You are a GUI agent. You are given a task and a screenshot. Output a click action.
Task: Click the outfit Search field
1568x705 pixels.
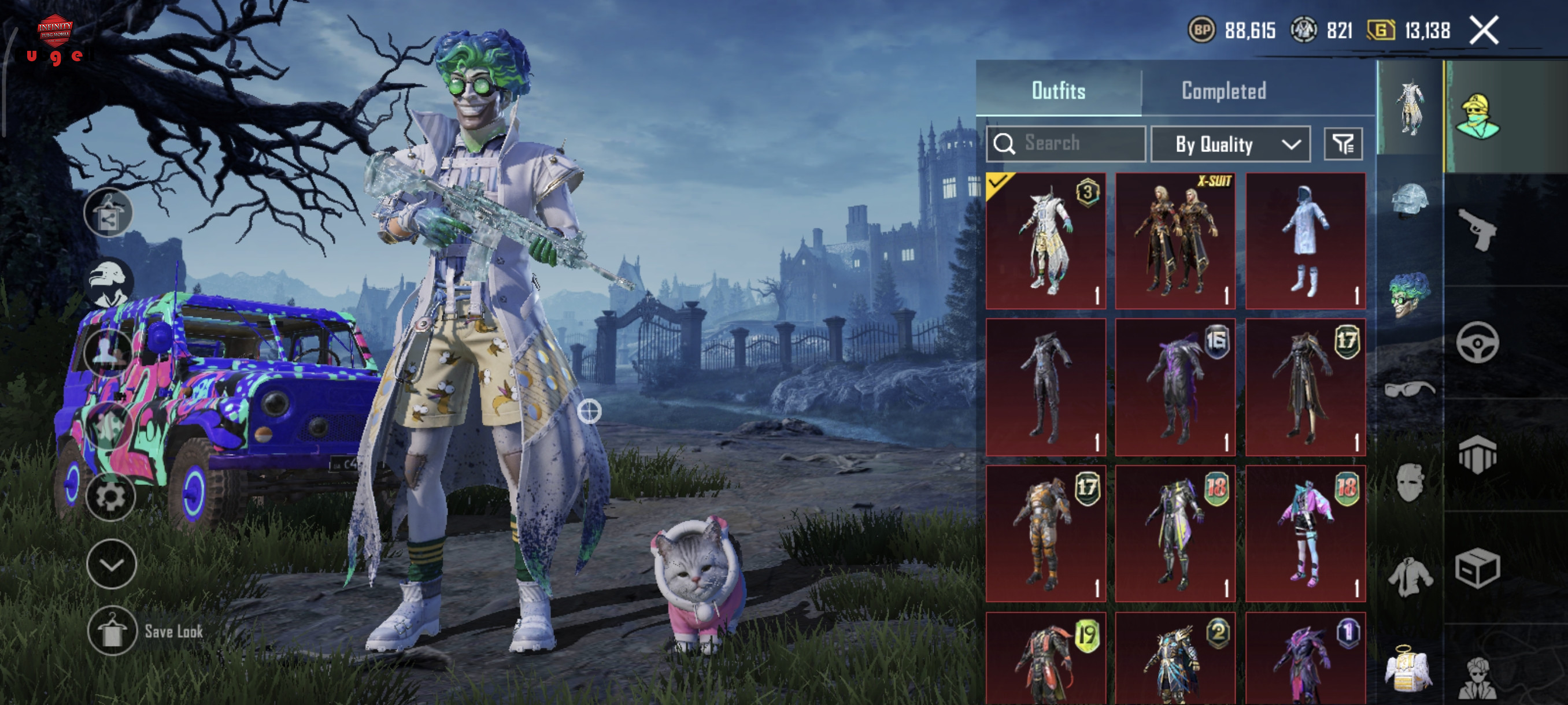(x=1066, y=143)
